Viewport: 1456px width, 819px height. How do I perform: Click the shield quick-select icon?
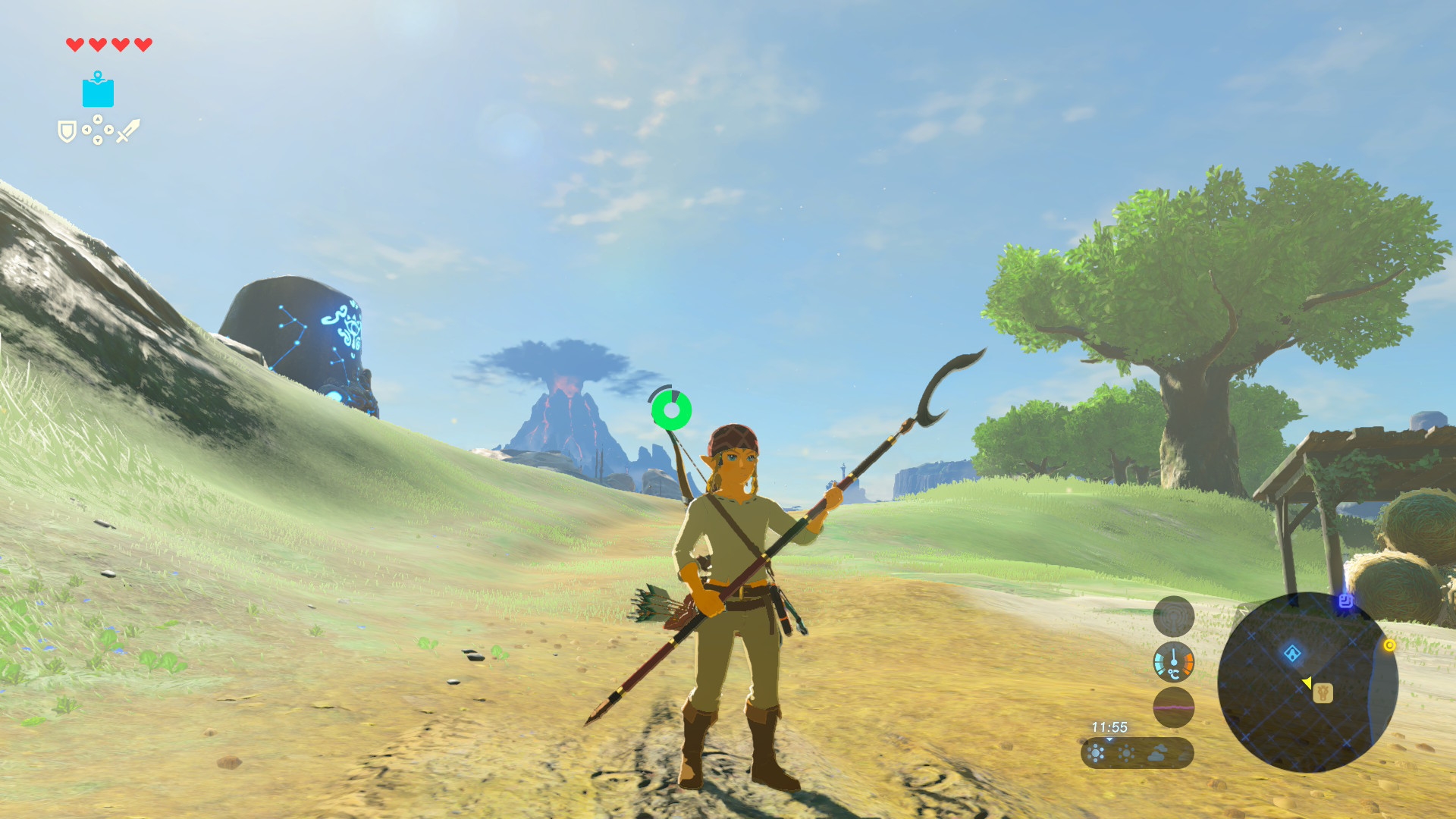67,132
